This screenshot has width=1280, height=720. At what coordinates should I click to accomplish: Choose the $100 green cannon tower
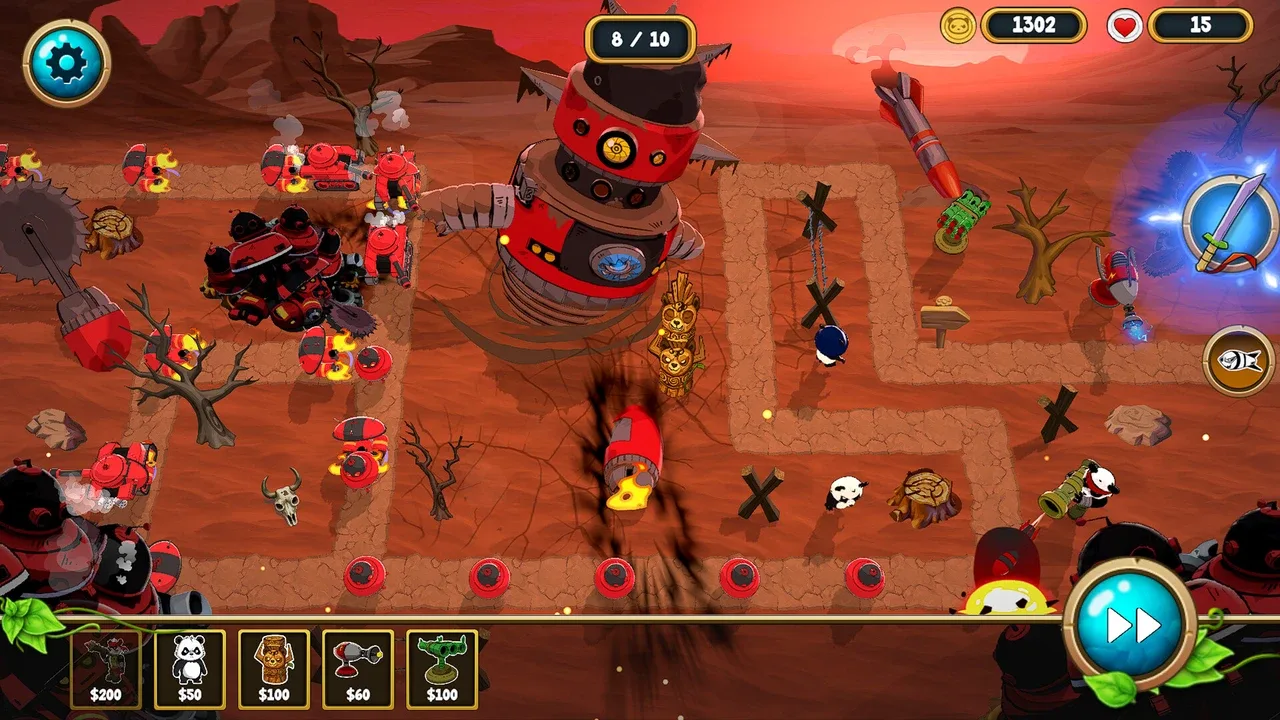click(441, 669)
